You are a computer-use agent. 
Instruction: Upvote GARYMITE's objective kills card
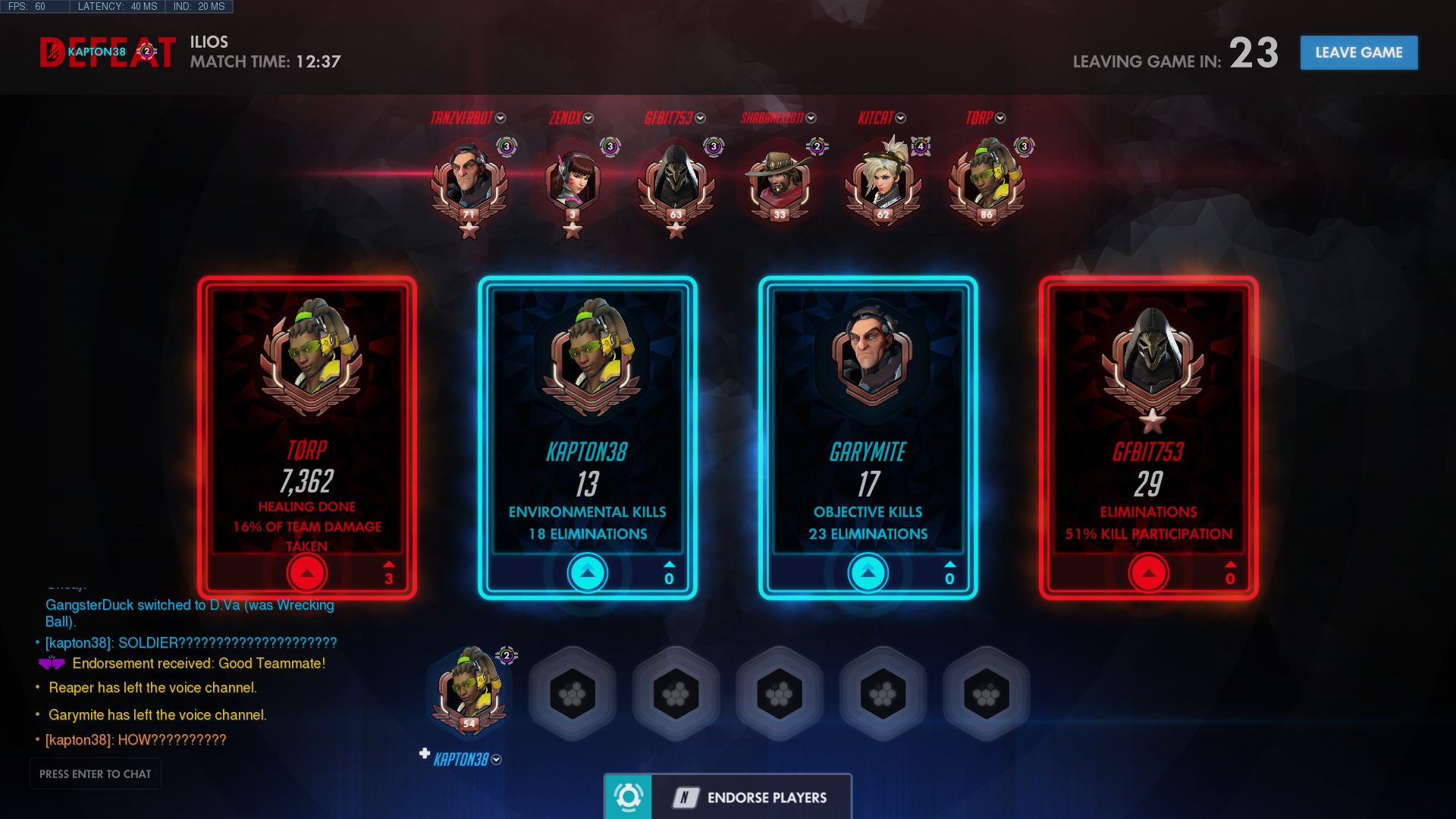coord(868,574)
